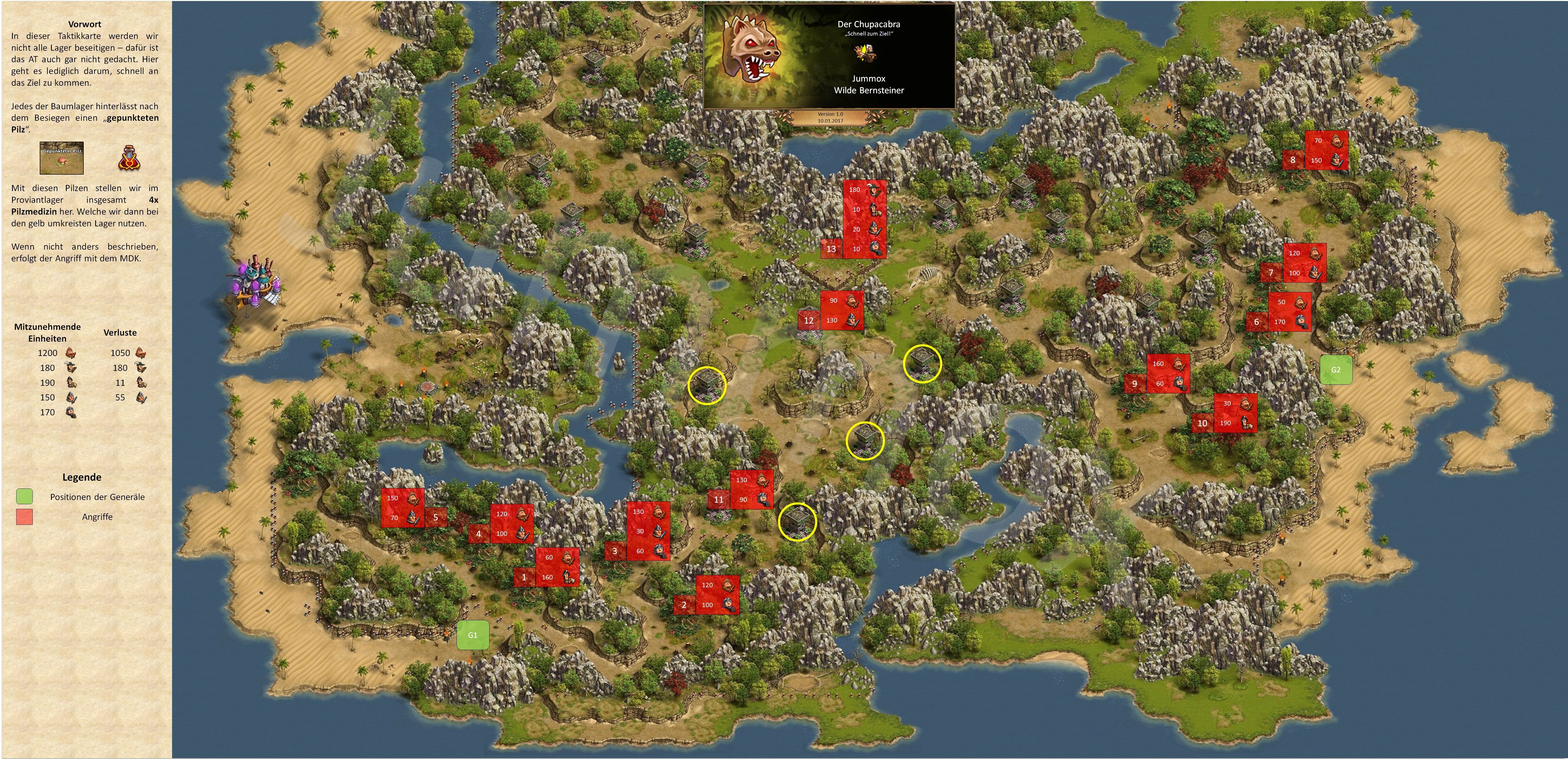Select the green legend swatch for generals
The width and height of the screenshot is (1568, 759).
tap(24, 497)
